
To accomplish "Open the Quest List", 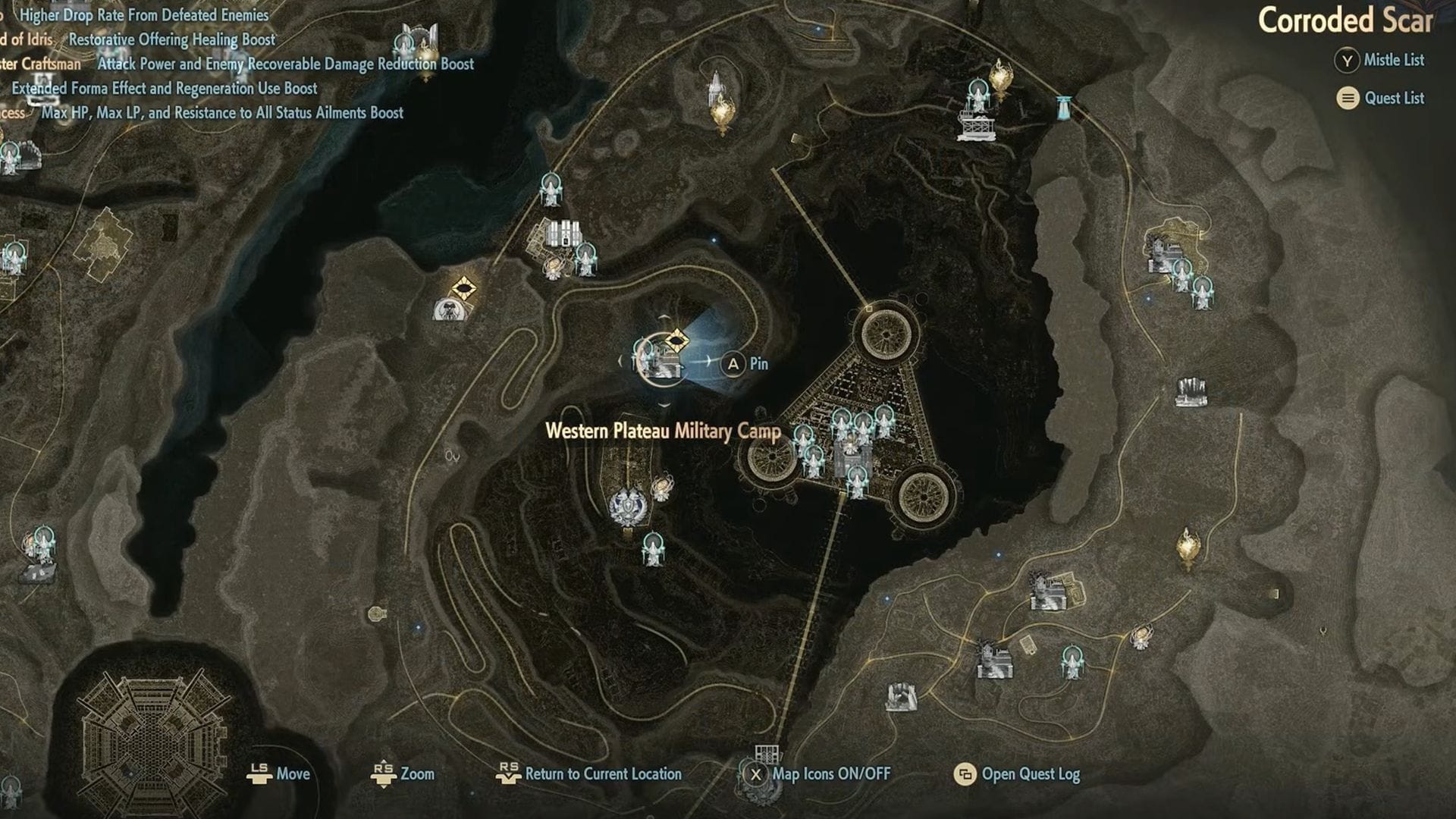I will 1381,99.
